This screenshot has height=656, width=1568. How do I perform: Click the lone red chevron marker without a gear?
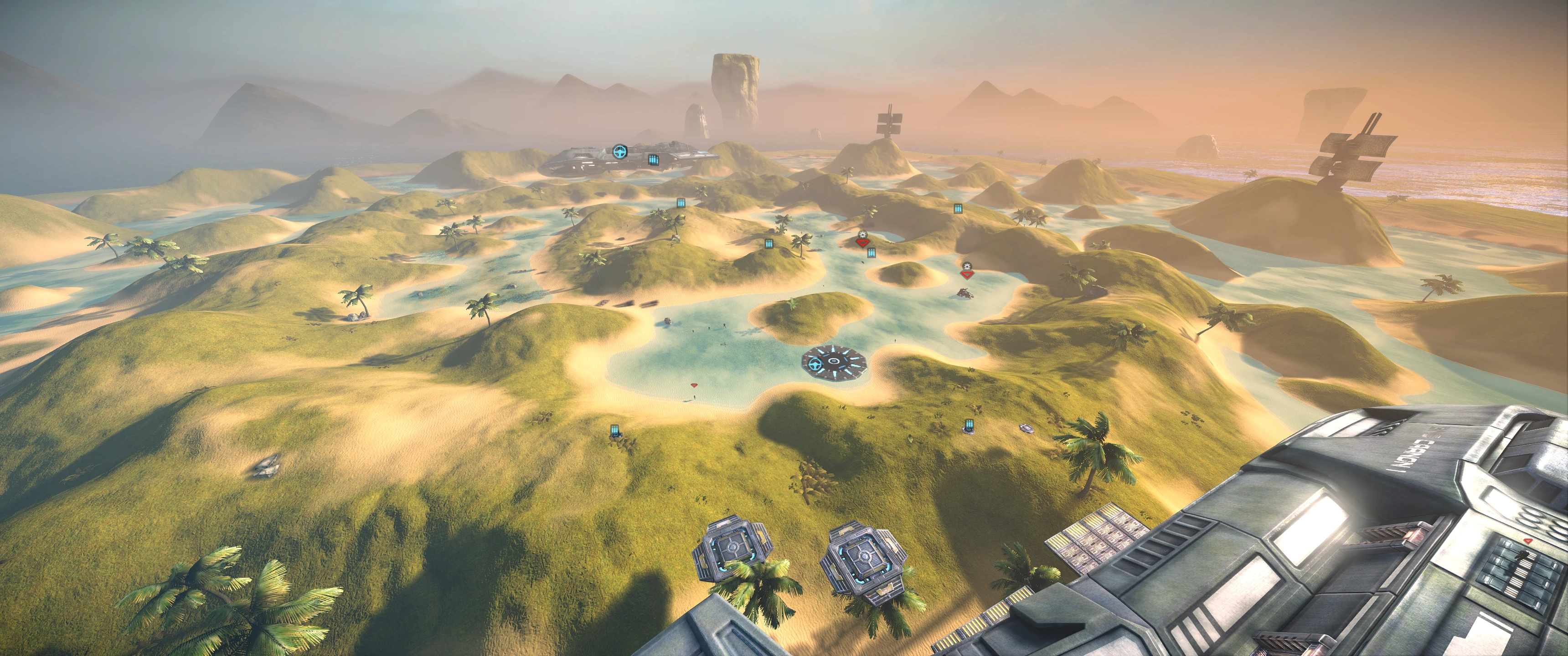coord(693,386)
